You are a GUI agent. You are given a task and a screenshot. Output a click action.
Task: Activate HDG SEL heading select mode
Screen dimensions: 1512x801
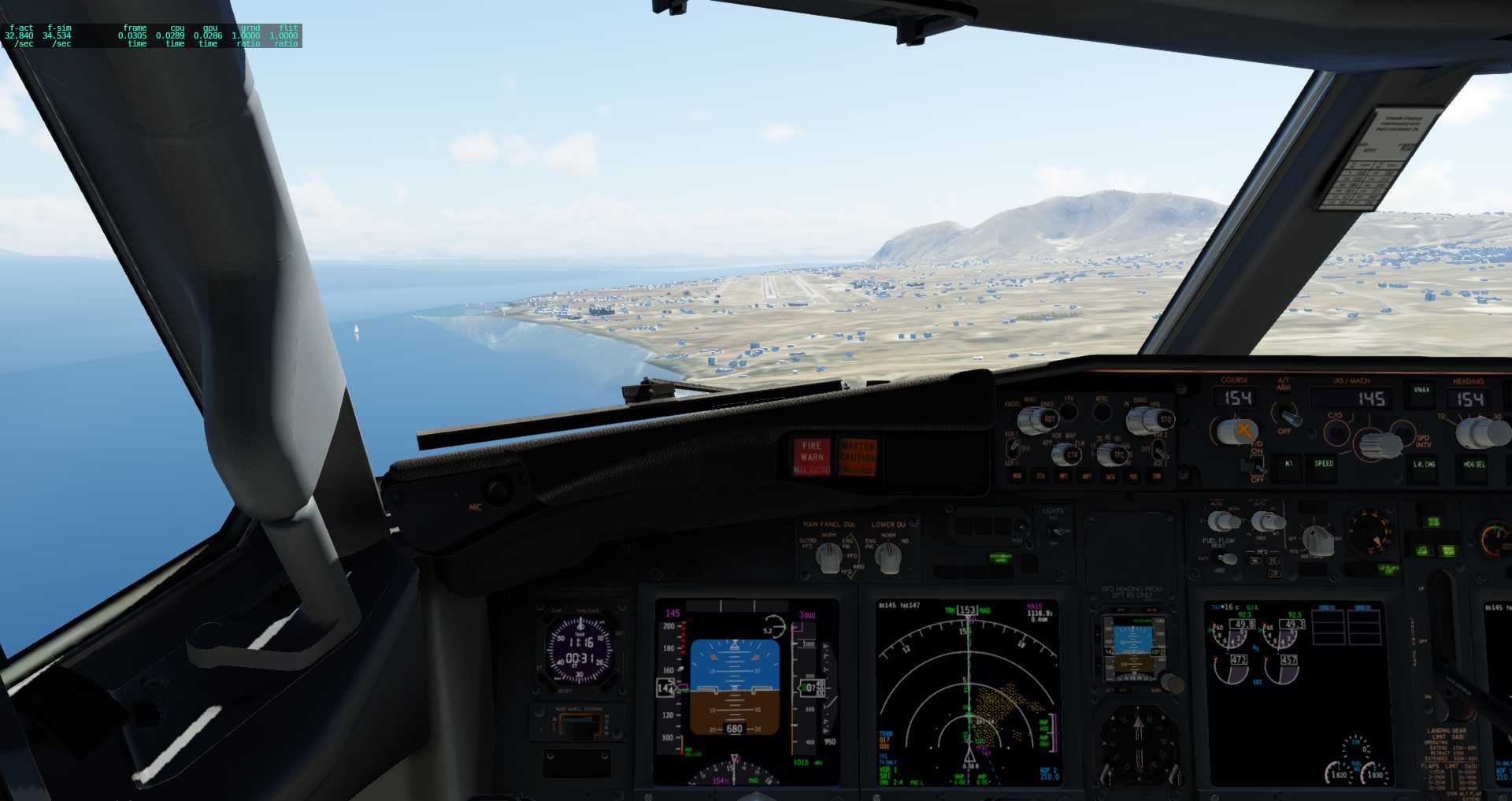click(x=1474, y=464)
